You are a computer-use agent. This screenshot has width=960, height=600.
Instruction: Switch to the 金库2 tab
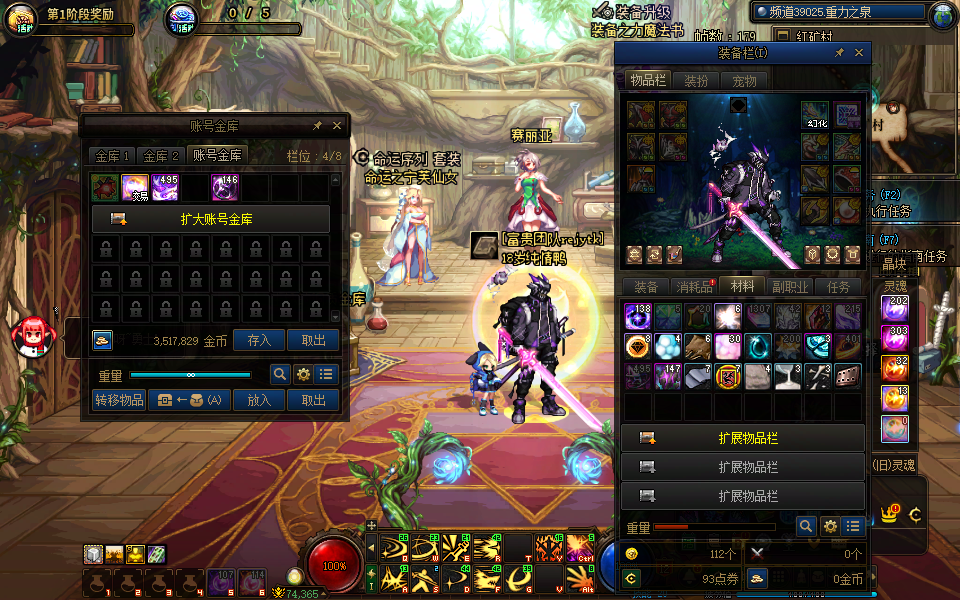[161, 156]
